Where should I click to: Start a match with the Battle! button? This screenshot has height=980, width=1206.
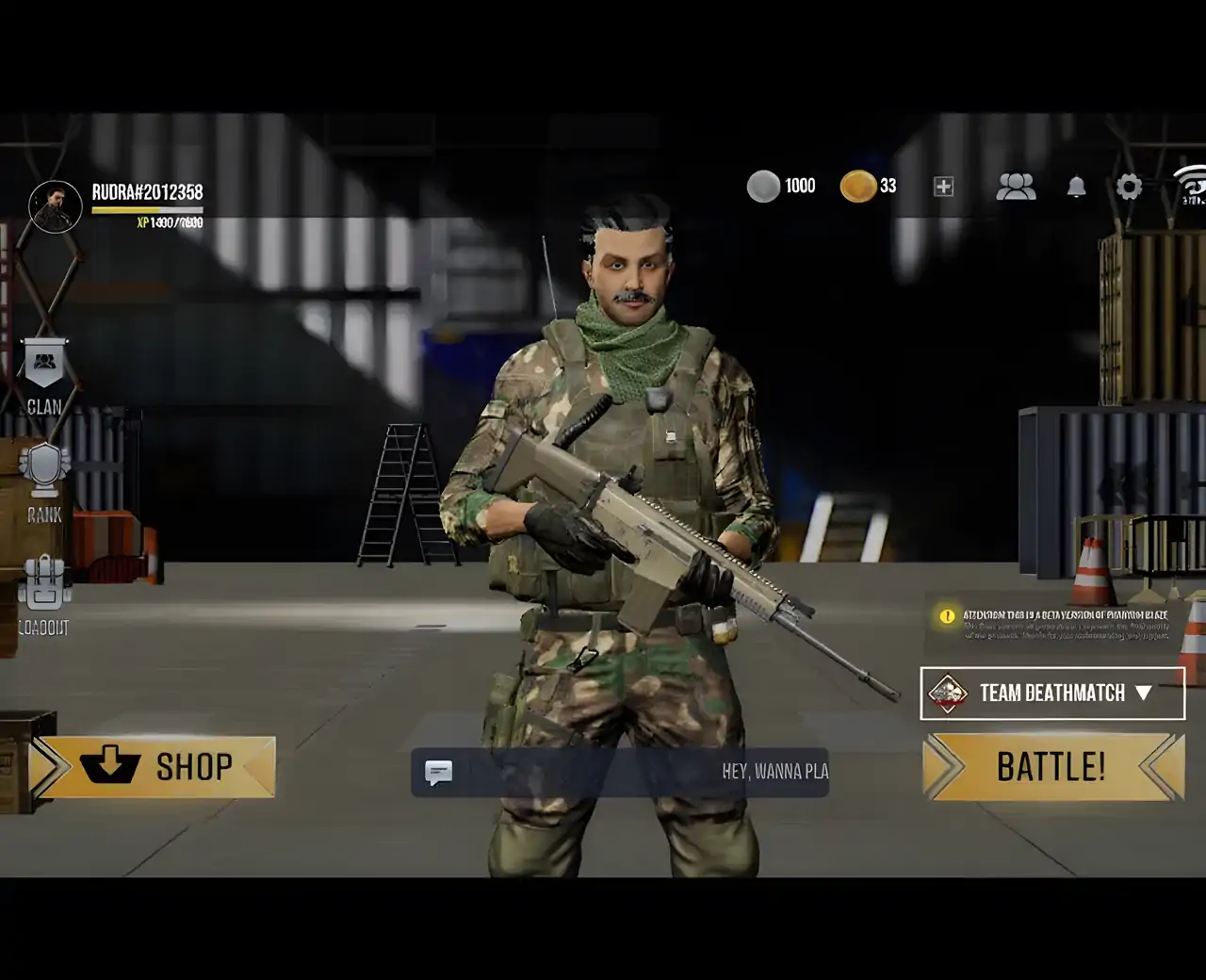1052,767
